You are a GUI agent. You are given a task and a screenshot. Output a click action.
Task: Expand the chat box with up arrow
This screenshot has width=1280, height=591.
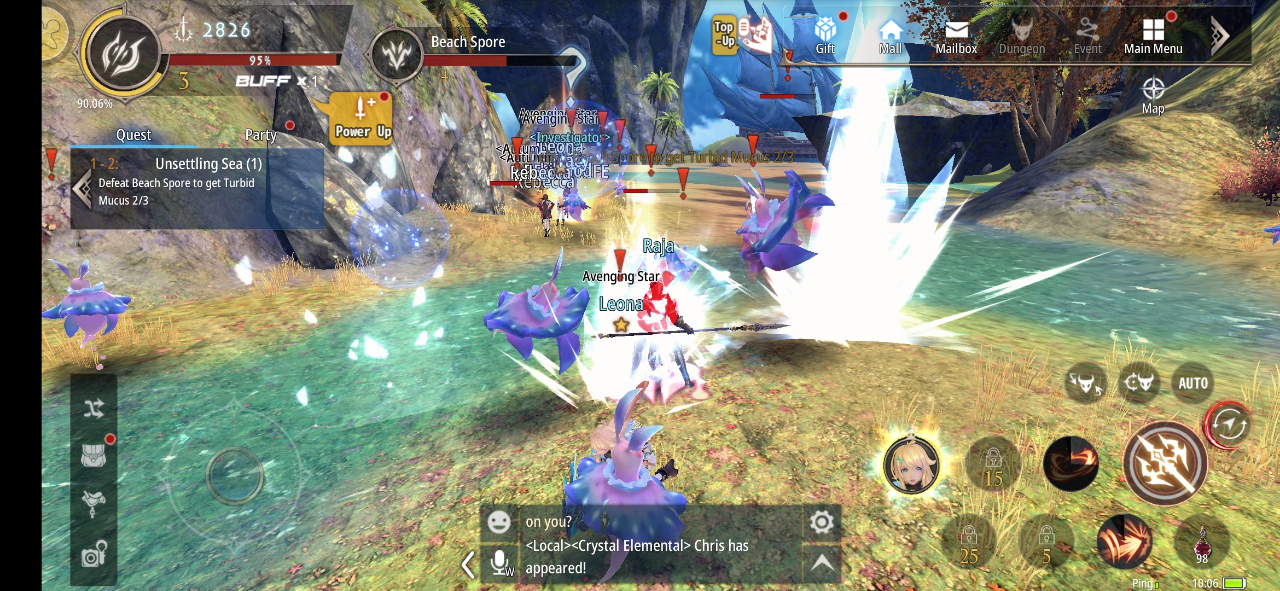pos(821,564)
